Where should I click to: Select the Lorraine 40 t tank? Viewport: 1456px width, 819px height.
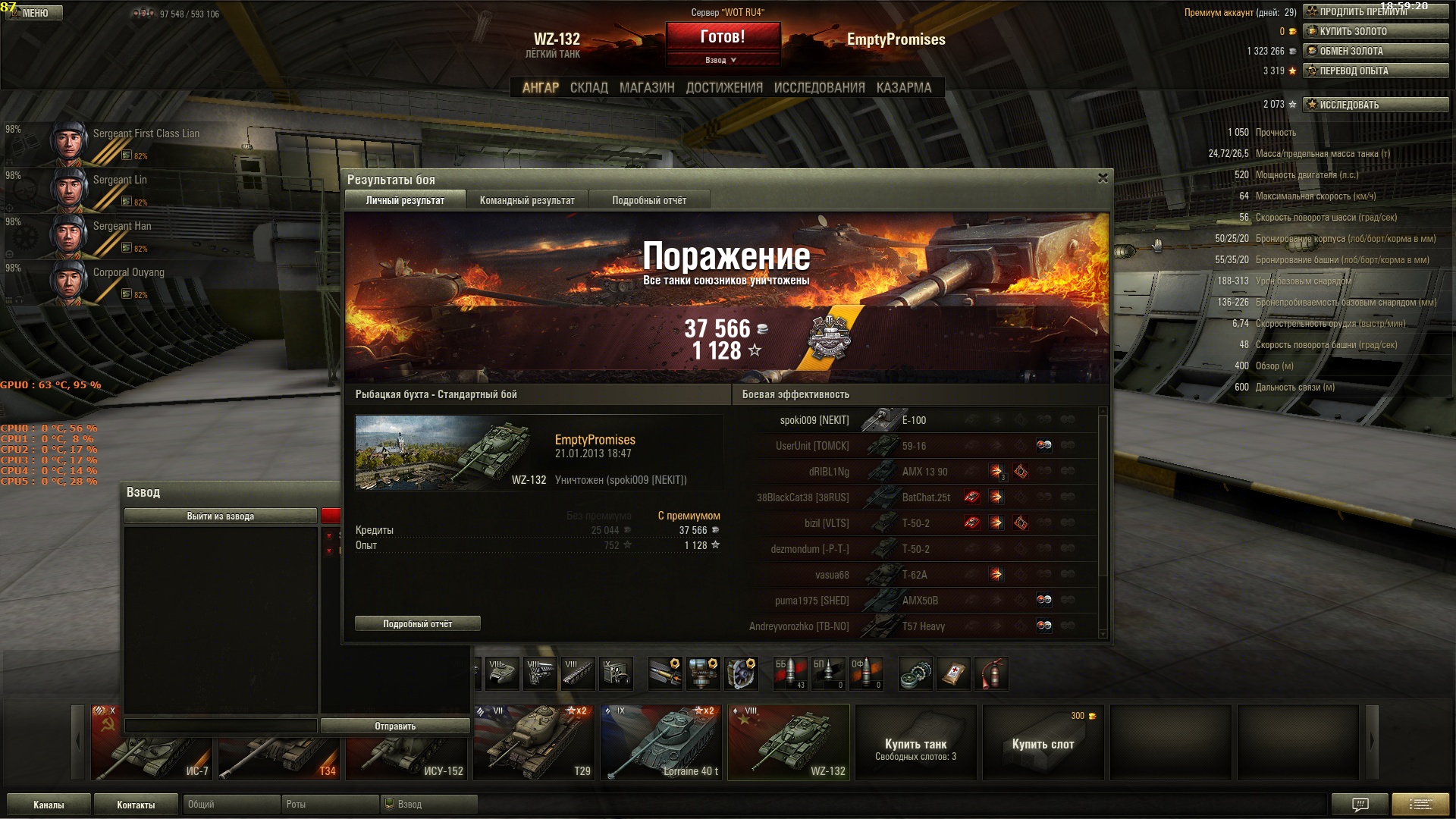661,743
